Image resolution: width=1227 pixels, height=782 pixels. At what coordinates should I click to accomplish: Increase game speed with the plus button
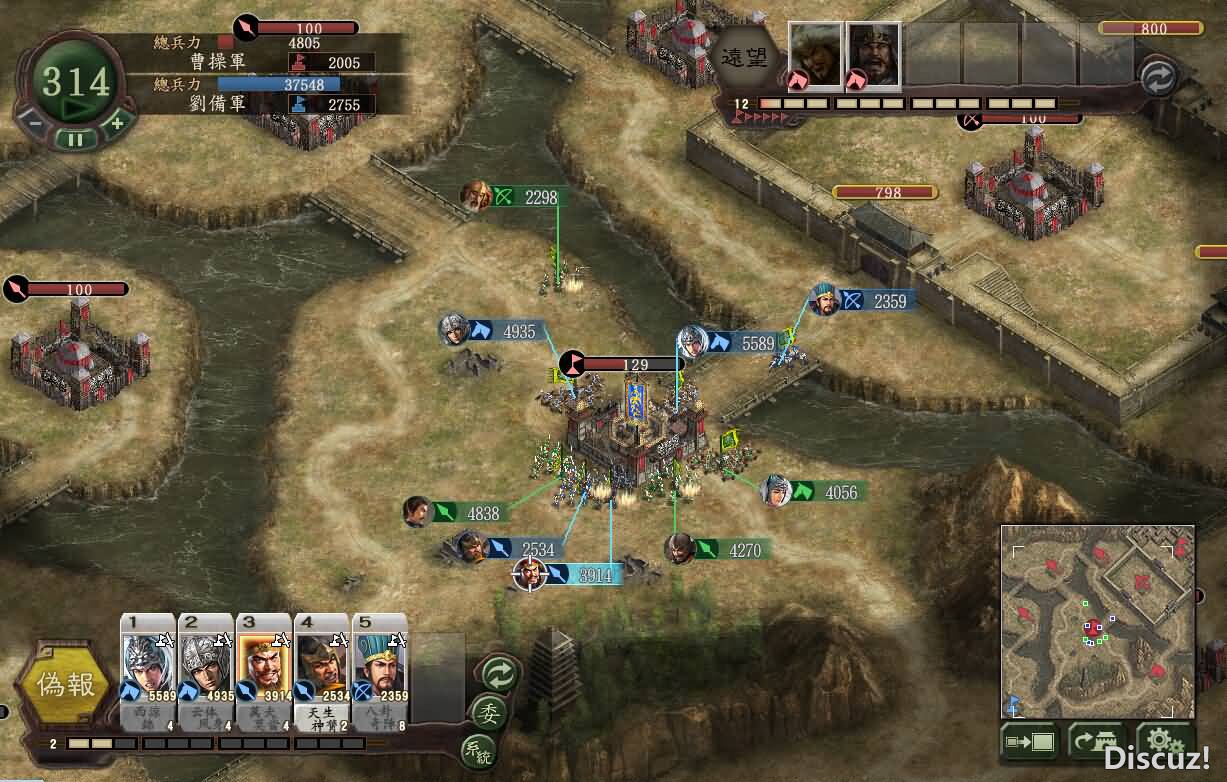coord(117,123)
